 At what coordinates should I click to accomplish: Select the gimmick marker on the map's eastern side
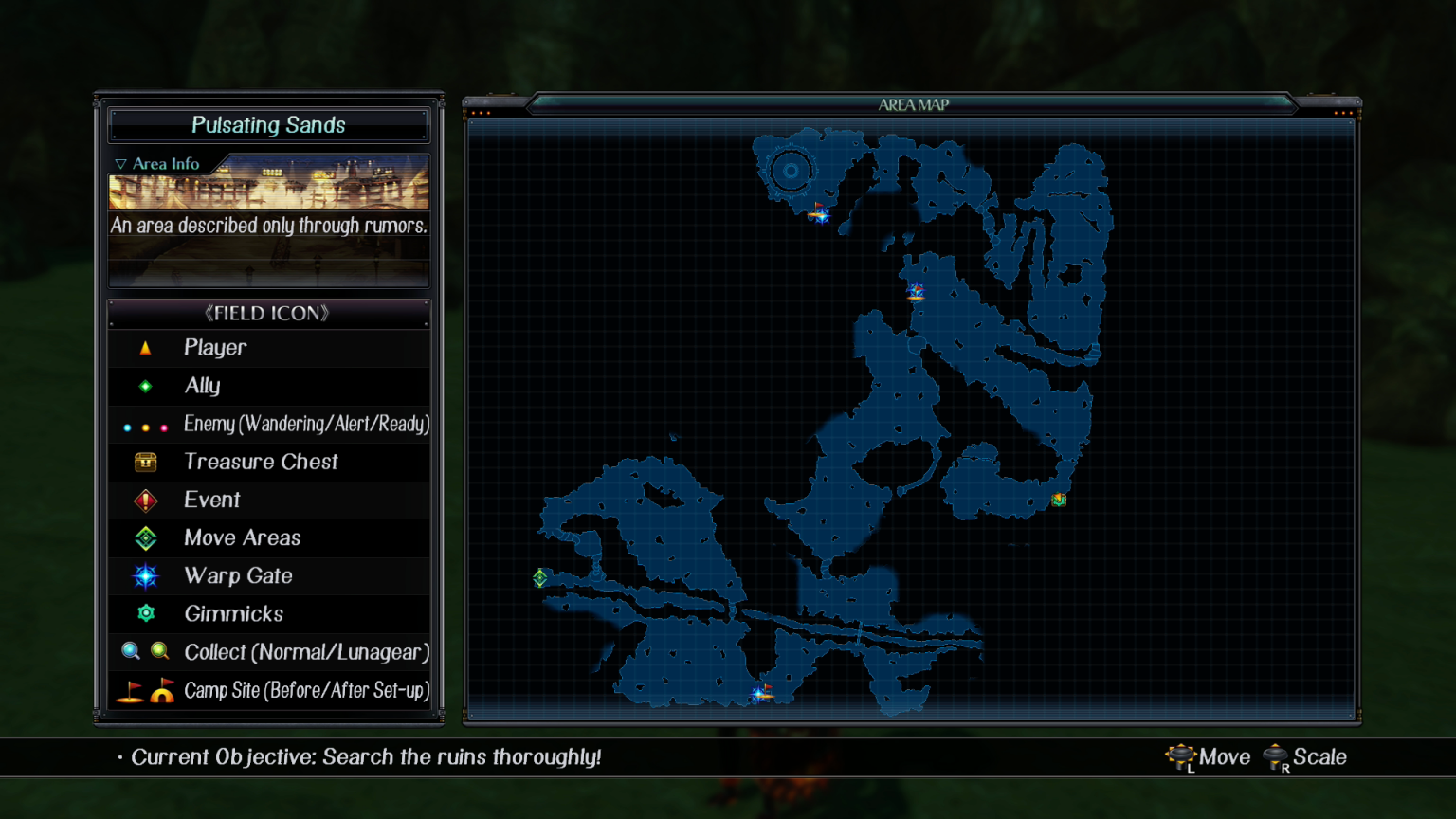(1059, 500)
